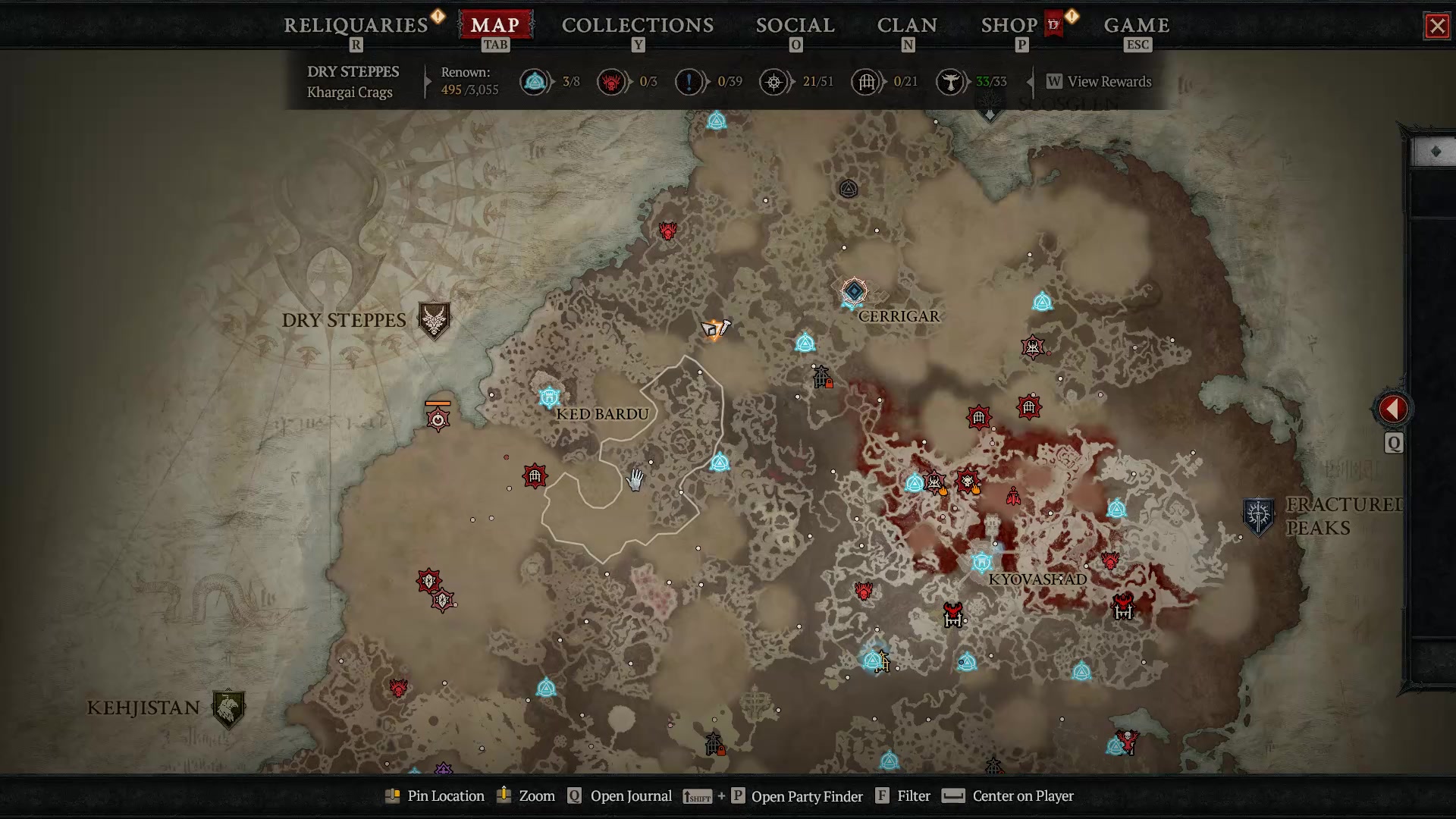The width and height of the screenshot is (1456, 819).
Task: Select the Kyovashad waypoint marker
Action: 982,563
